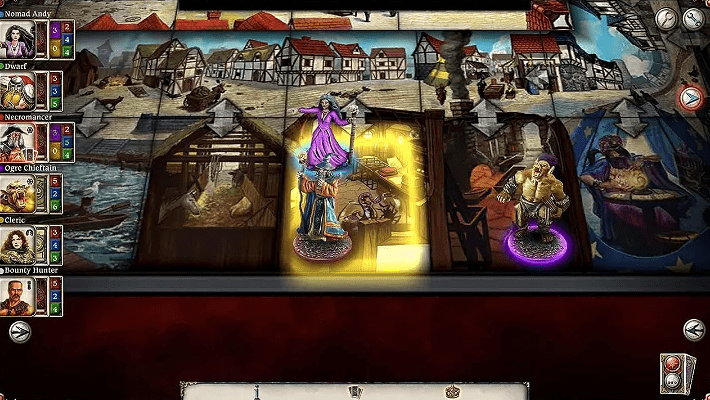Click the red-ringed arrow button

[691, 98]
